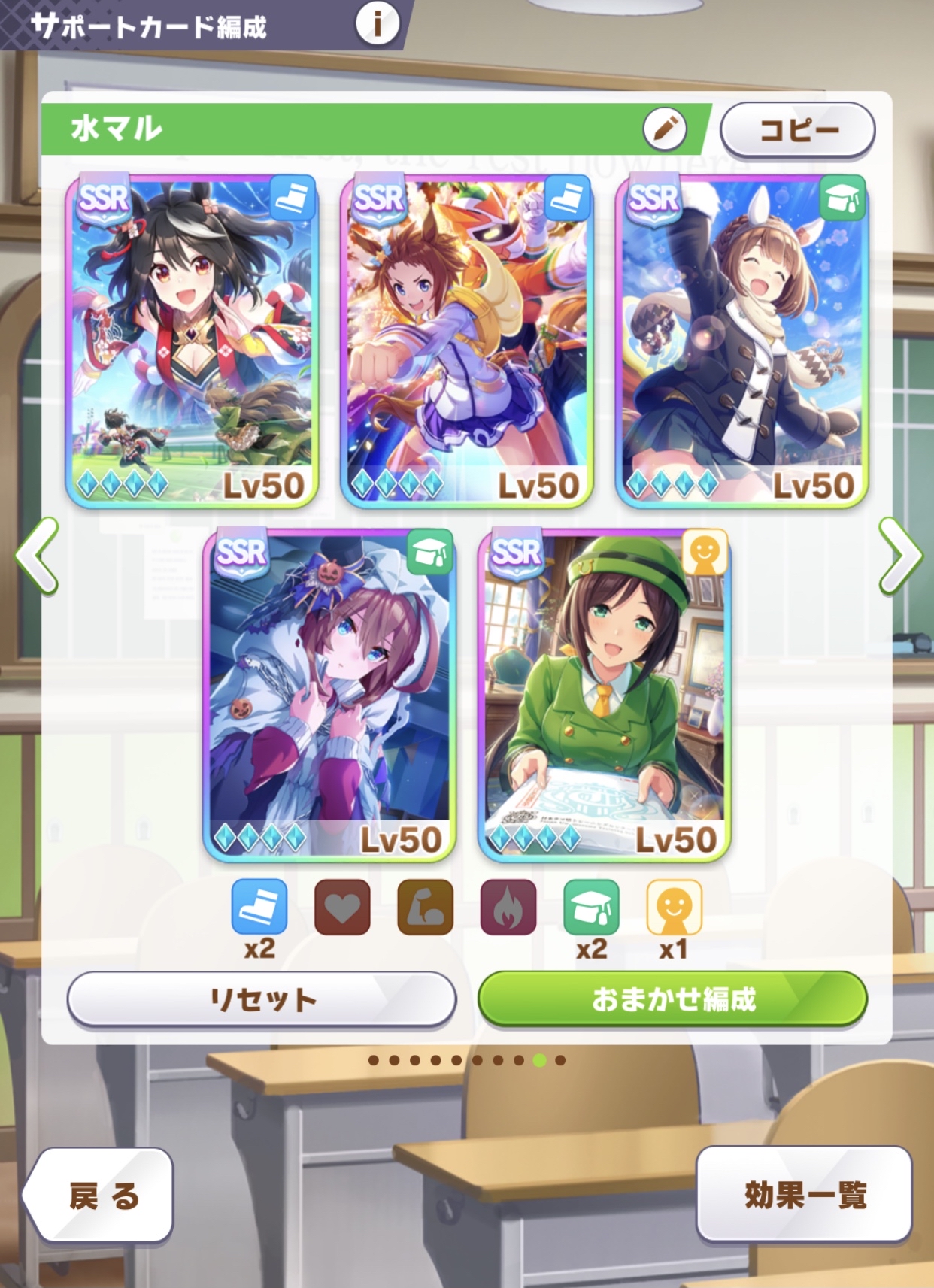
Task: Edit the deck name with pencil icon
Action: (x=664, y=129)
